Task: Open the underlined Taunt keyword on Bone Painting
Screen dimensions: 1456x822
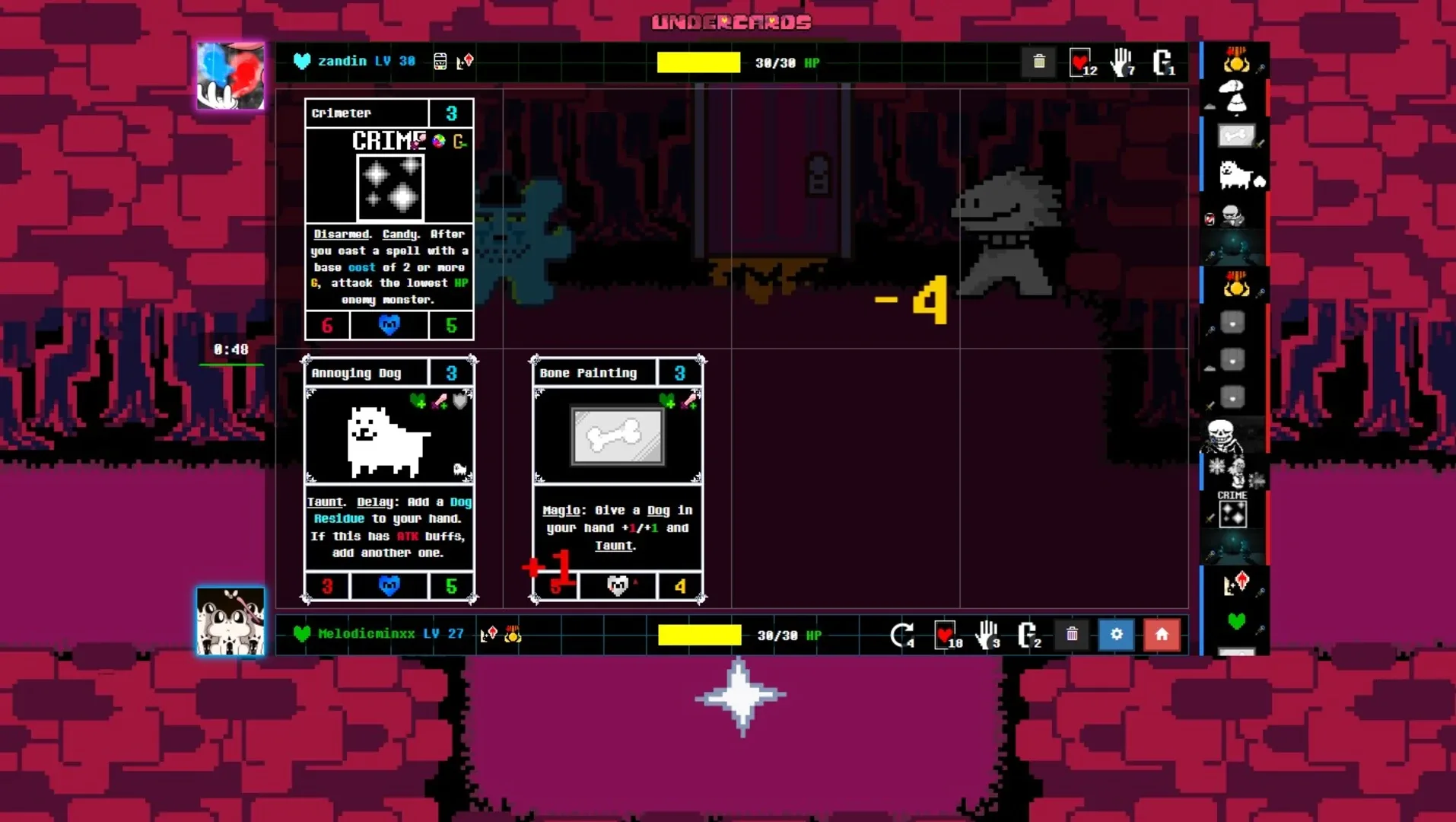Action: pyautogui.click(x=615, y=546)
